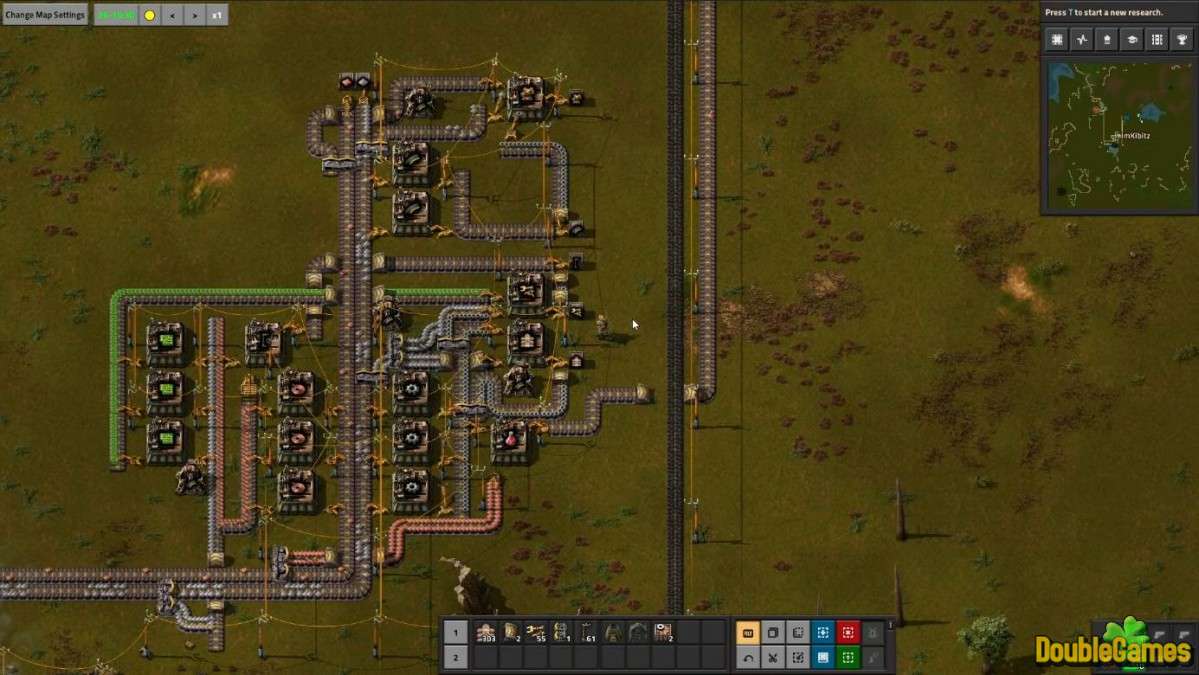The width and height of the screenshot is (1199, 675).
Task: Select the inserter slot with 55
Action: coord(537,632)
